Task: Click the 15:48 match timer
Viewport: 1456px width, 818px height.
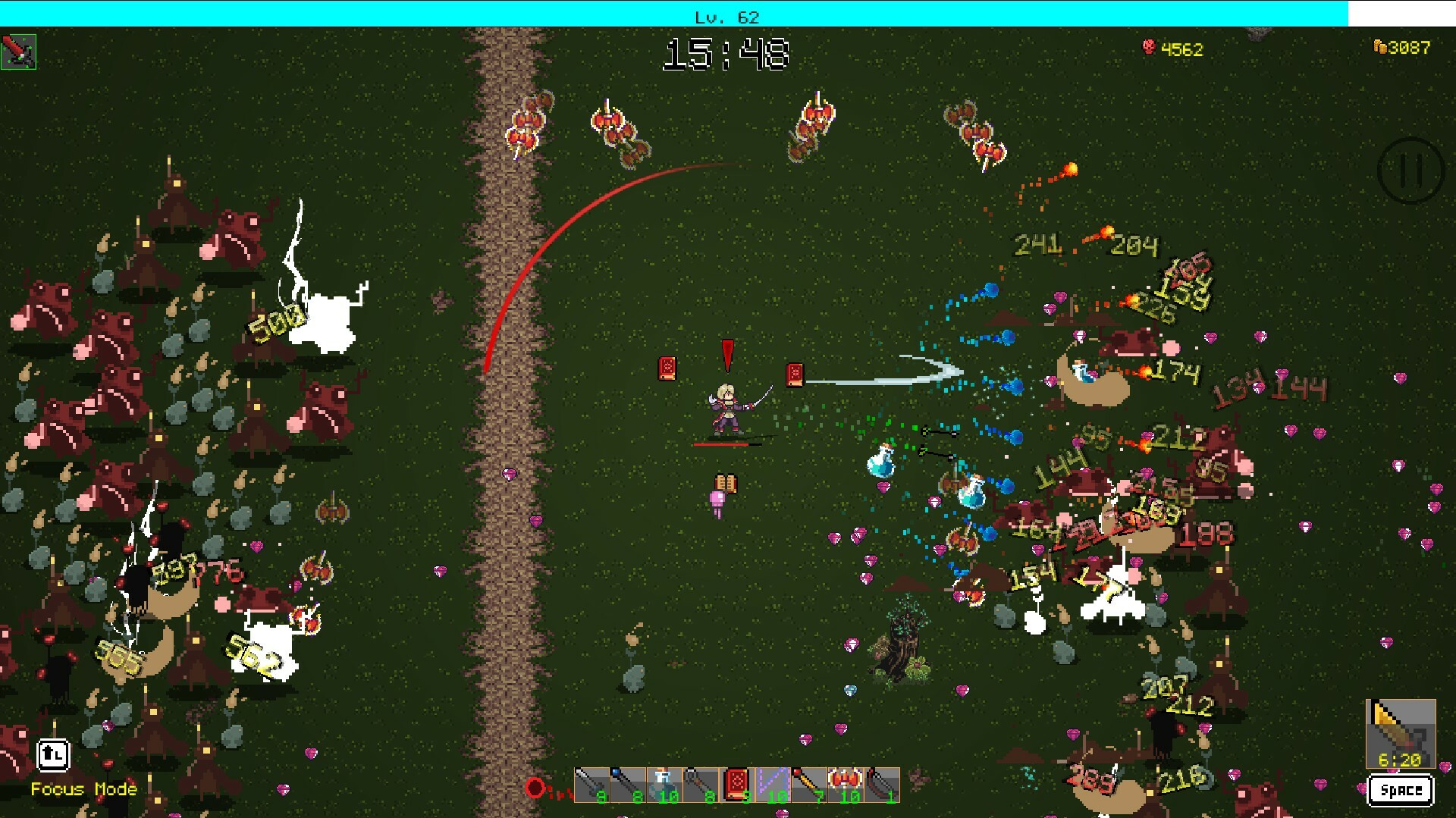Action: [x=726, y=53]
